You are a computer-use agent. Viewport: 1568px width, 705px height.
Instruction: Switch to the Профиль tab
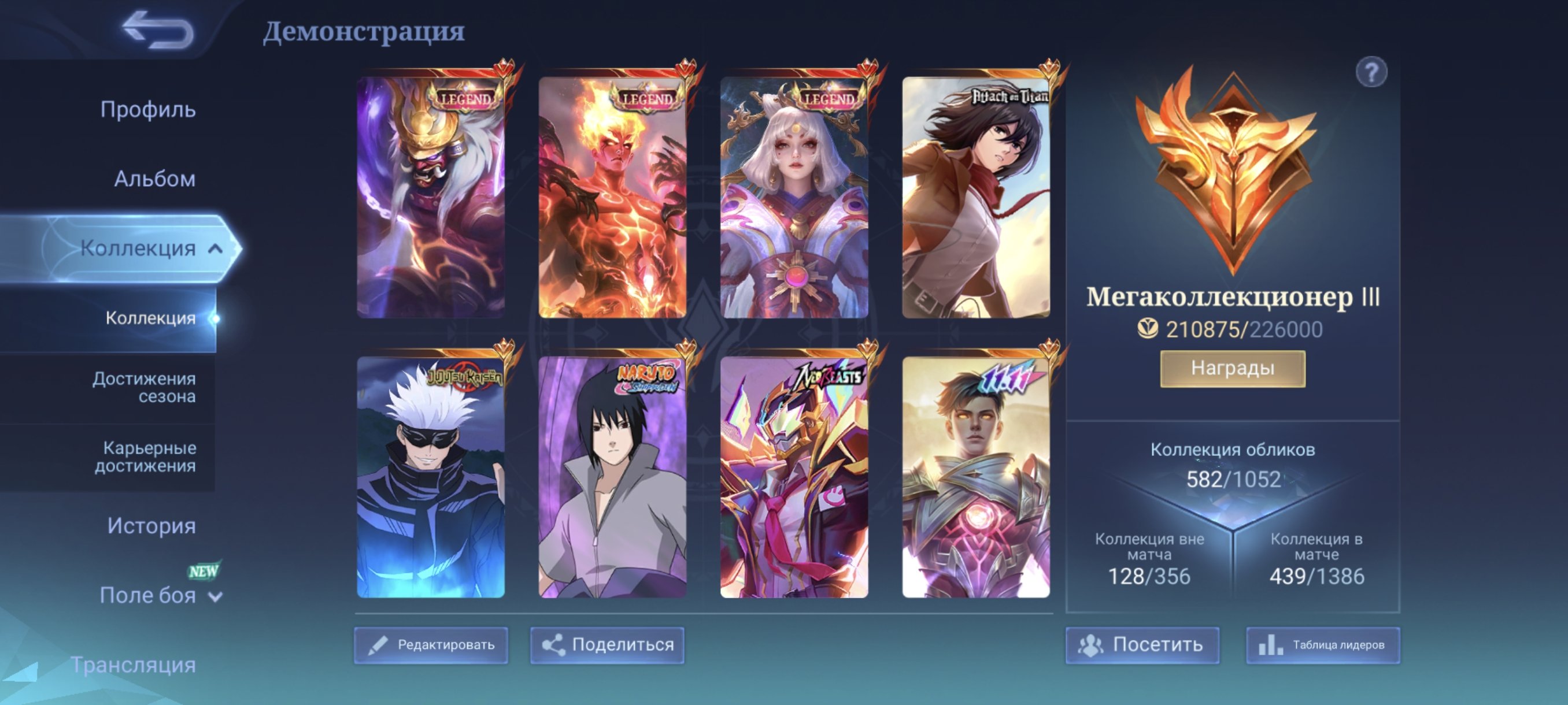(149, 110)
